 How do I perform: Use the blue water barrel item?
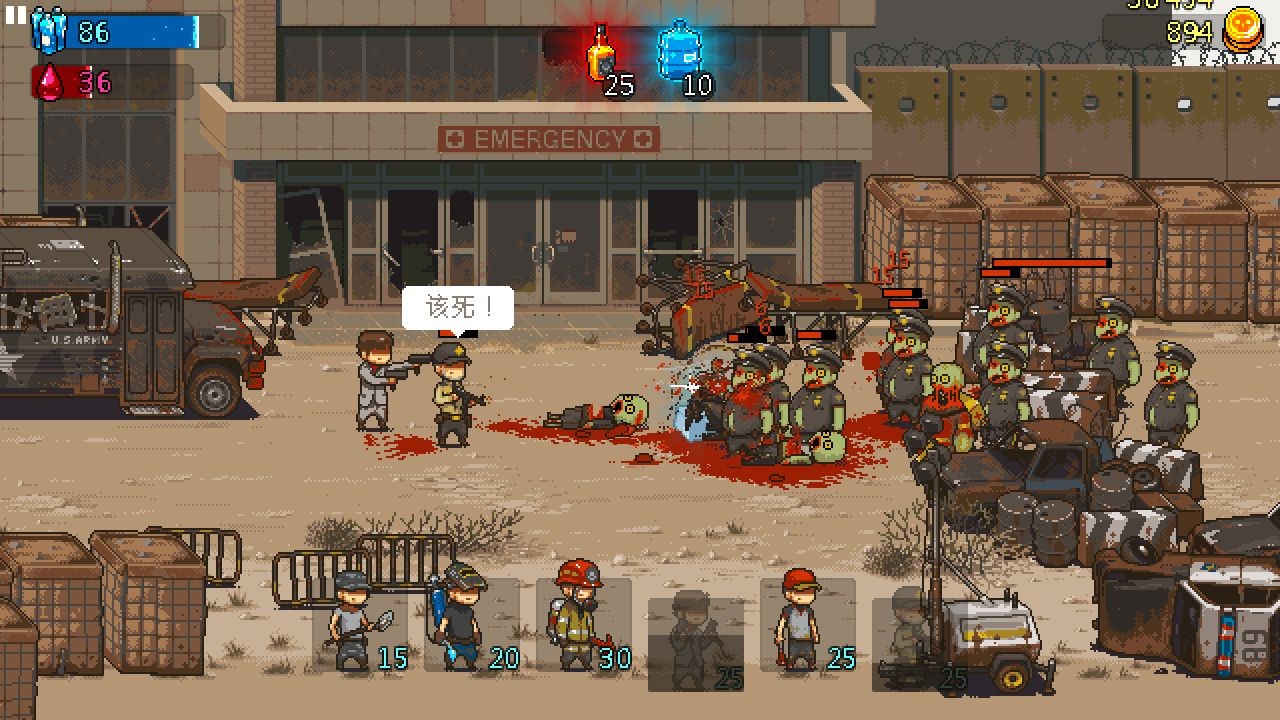[680, 52]
